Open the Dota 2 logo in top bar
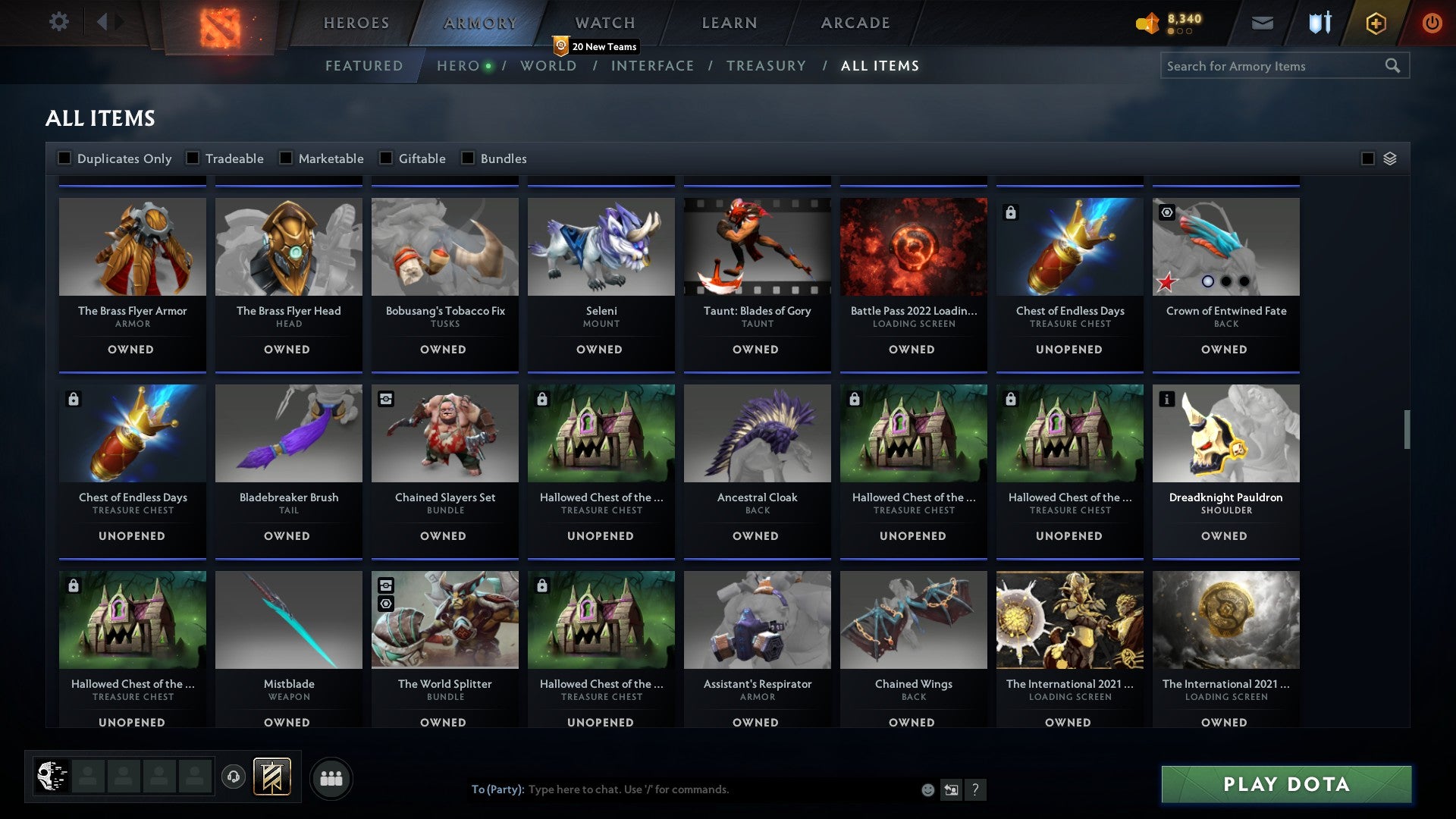Viewport: 1456px width, 819px height. pyautogui.click(x=219, y=24)
